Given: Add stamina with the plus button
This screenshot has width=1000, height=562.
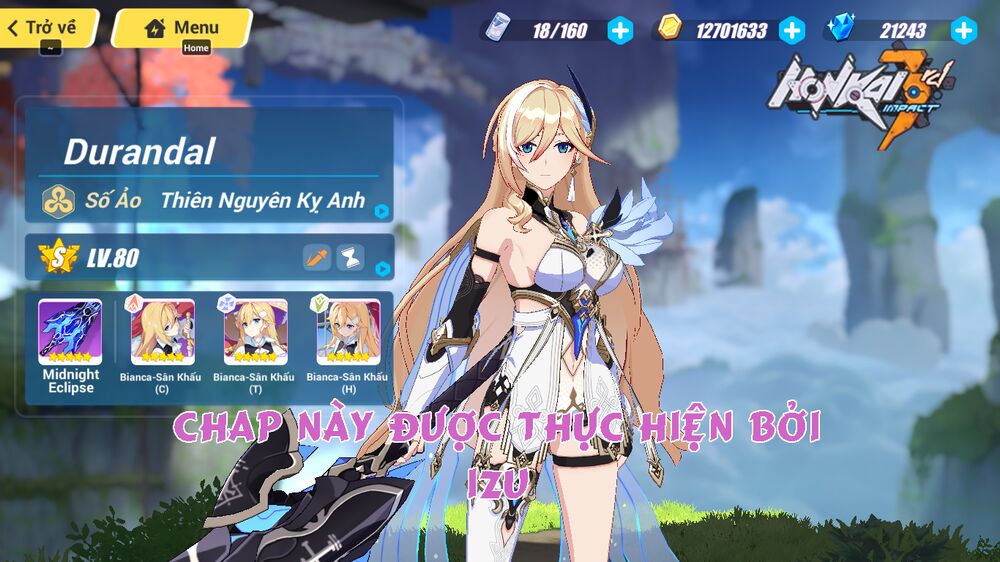Looking at the screenshot, I should pos(620,30).
